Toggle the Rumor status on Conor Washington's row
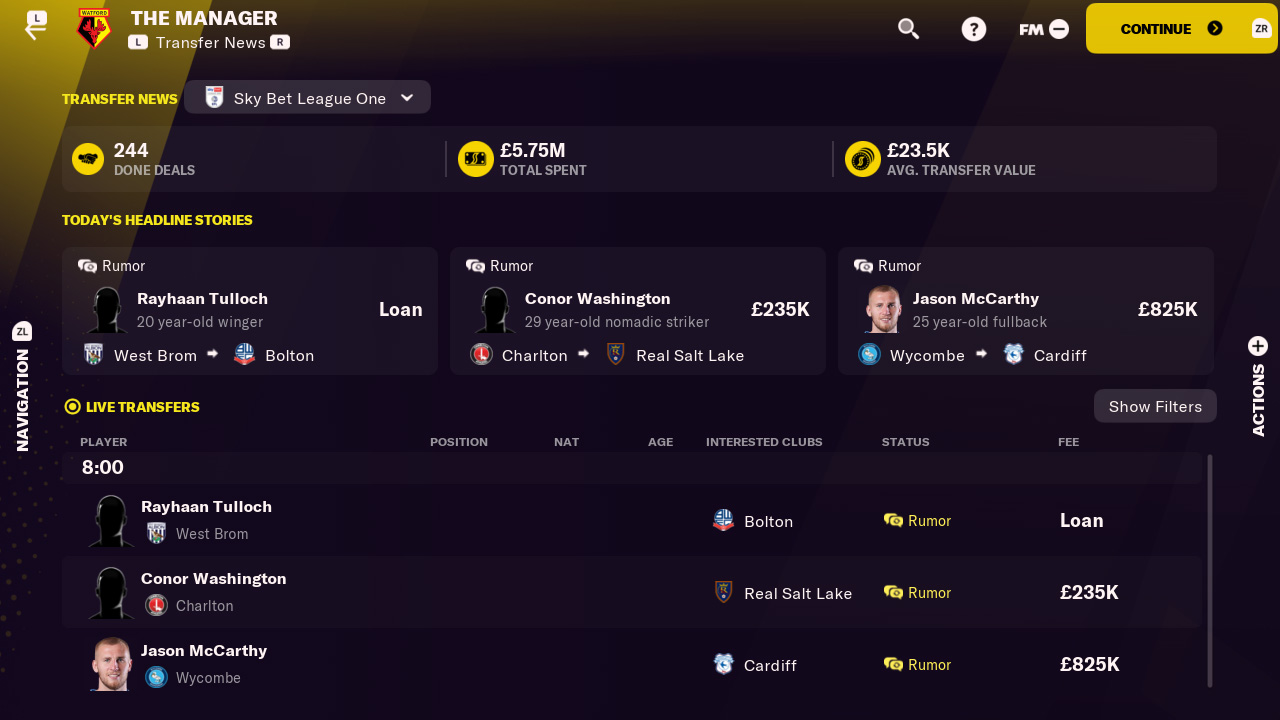1280x720 pixels. click(917, 592)
